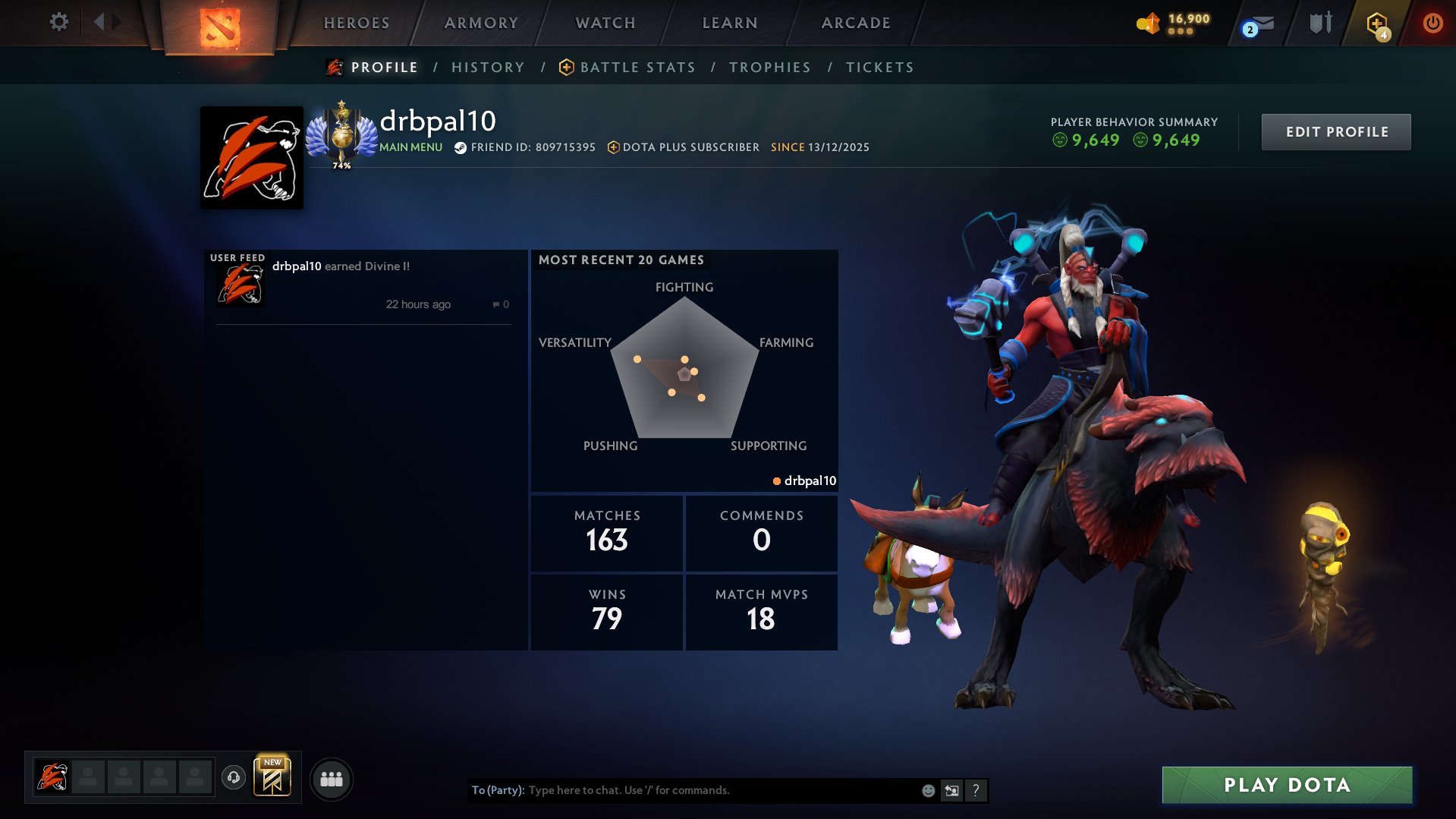This screenshot has width=1456, height=819.
Task: Click the EDIT PROFILE button
Action: (x=1335, y=131)
